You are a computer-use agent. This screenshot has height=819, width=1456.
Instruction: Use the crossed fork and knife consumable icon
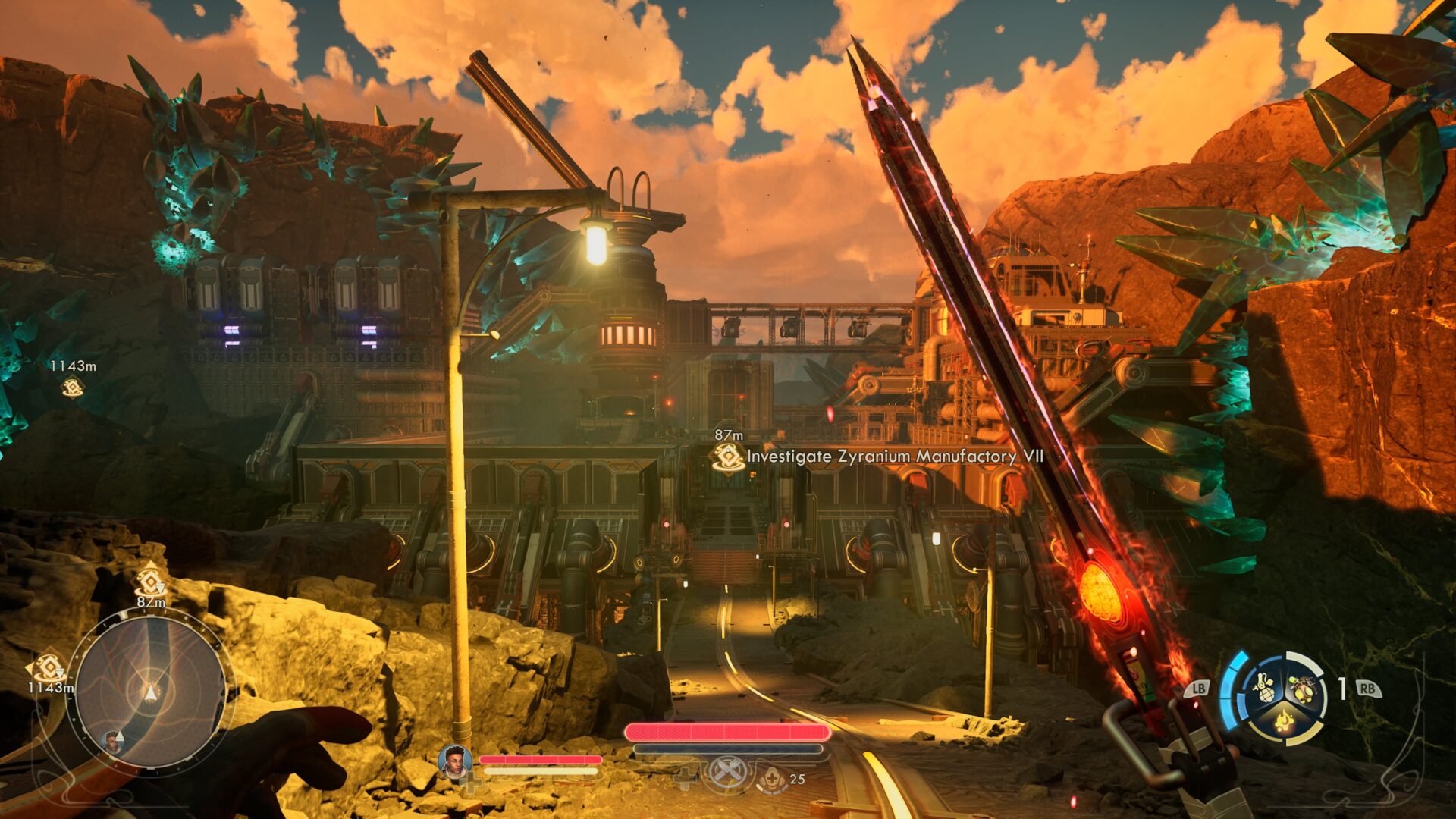tap(726, 774)
